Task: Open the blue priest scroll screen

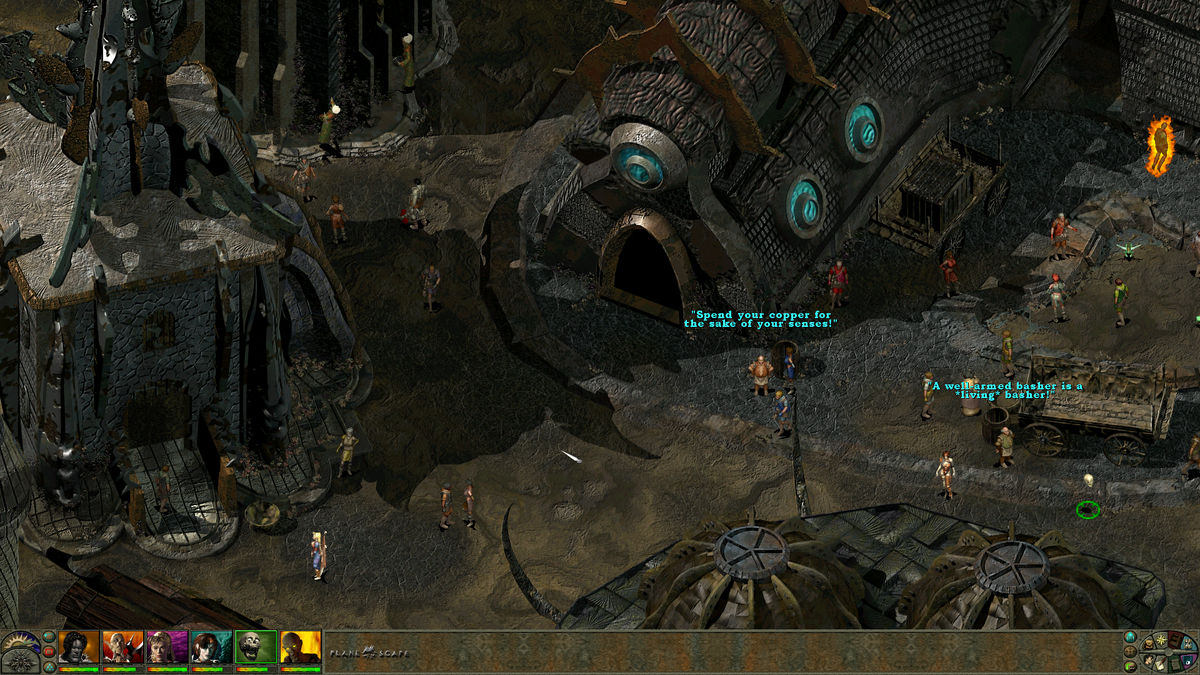Action: (1188, 645)
